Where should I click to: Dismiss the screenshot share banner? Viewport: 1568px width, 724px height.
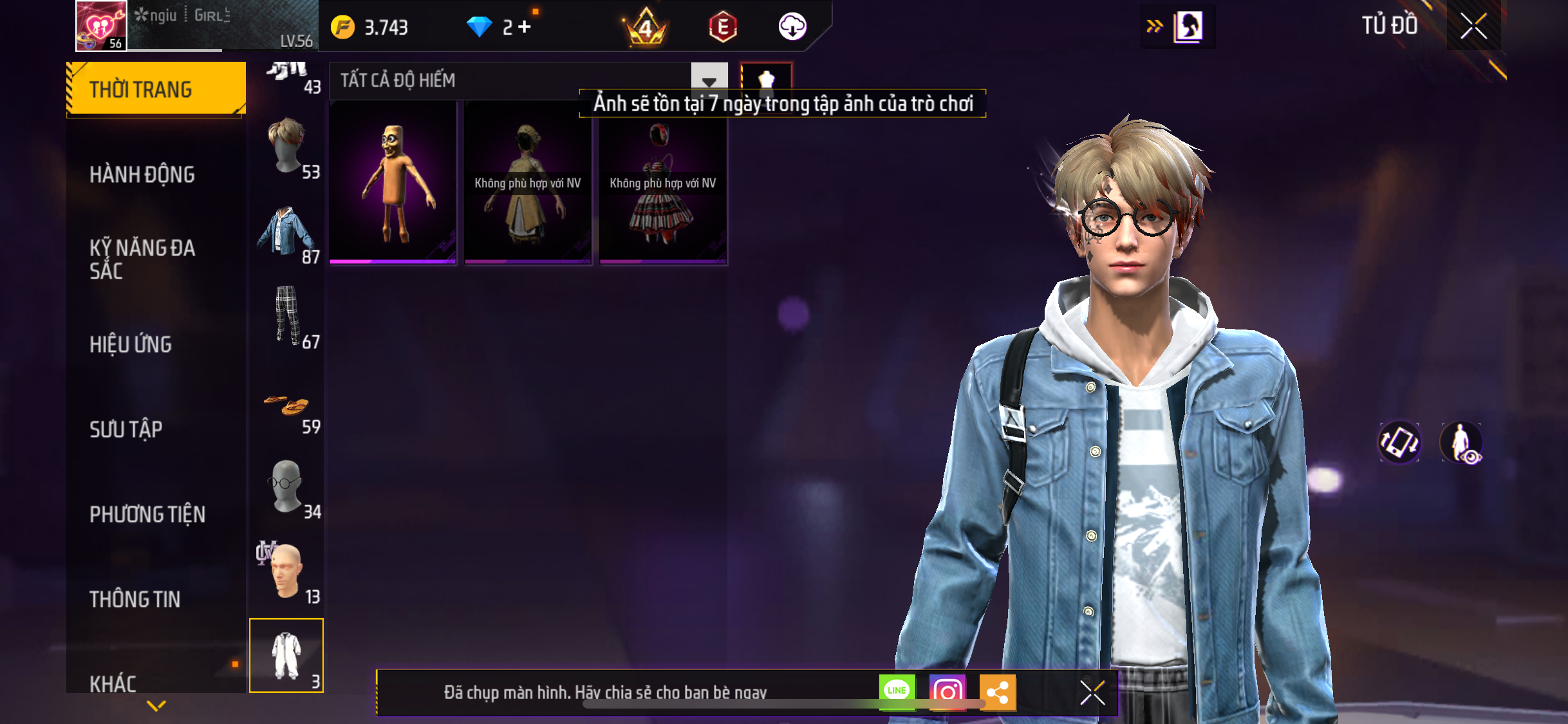click(x=1092, y=692)
